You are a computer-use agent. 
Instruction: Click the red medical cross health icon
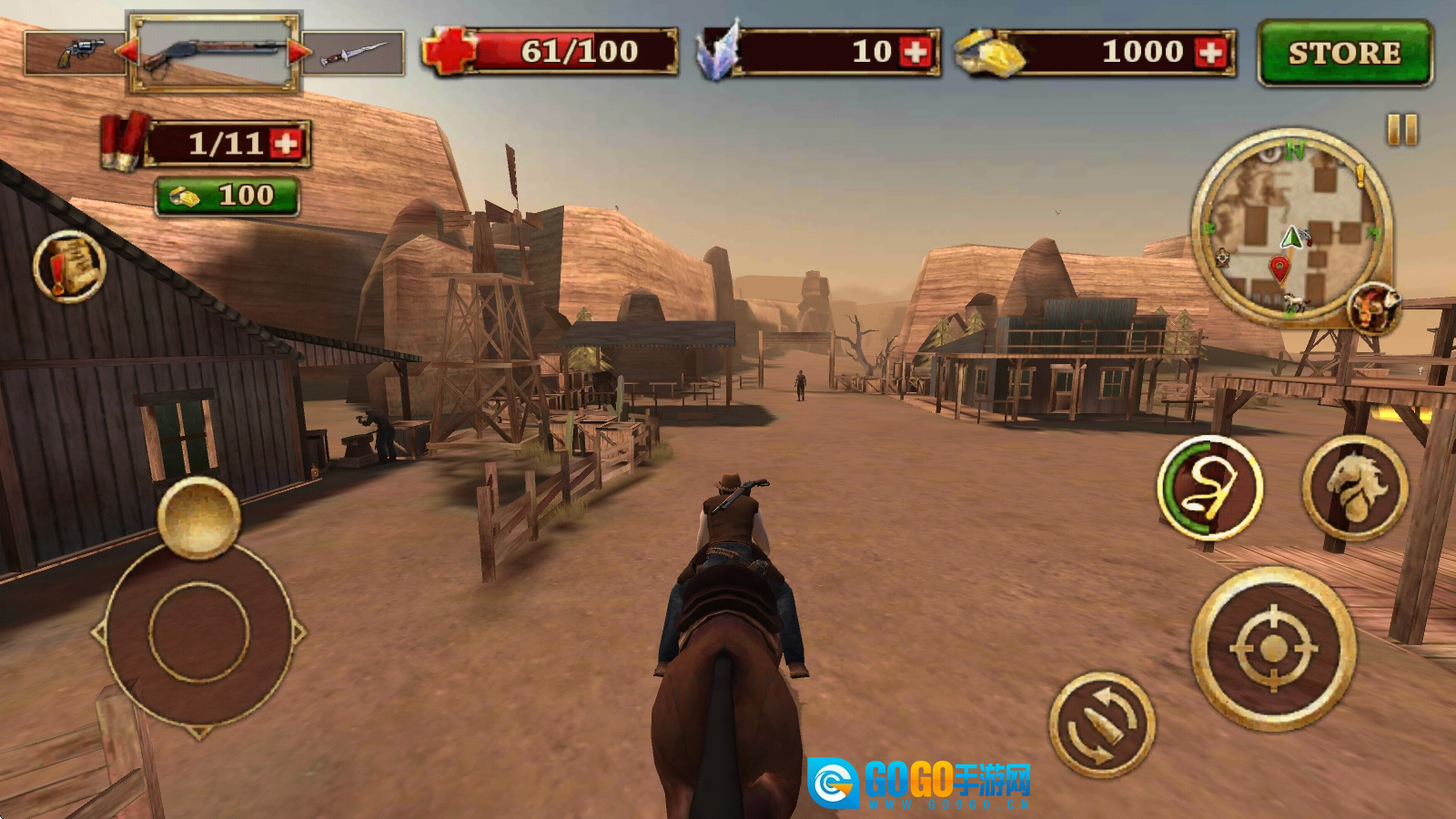(x=449, y=51)
